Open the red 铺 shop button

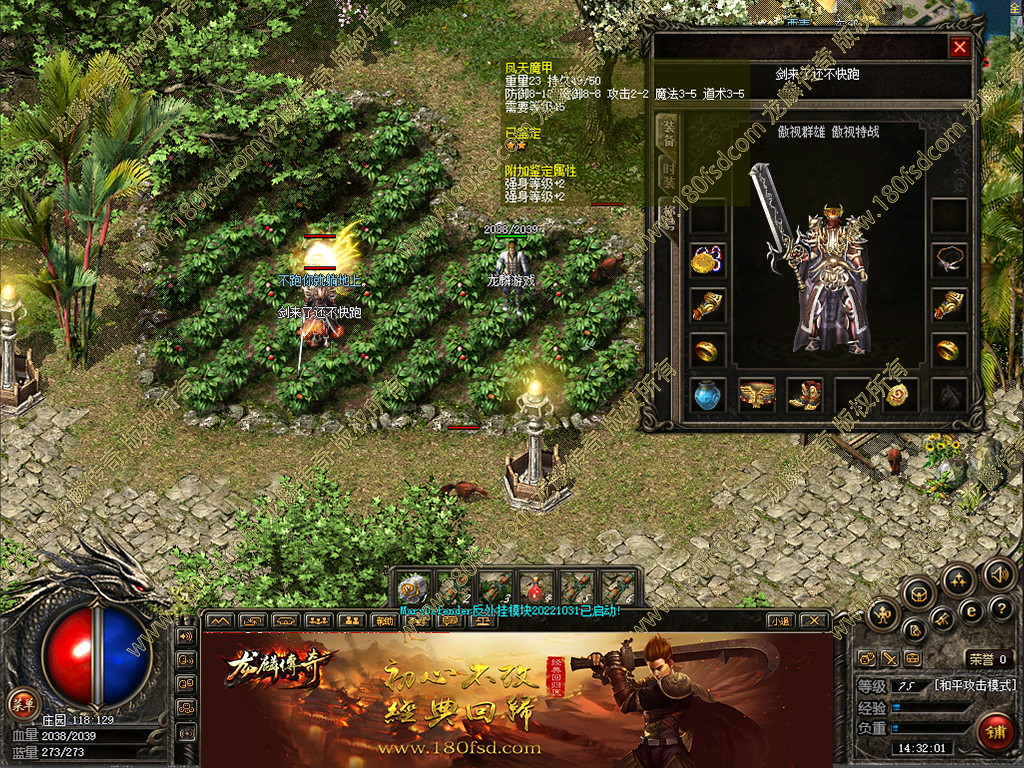[994, 733]
